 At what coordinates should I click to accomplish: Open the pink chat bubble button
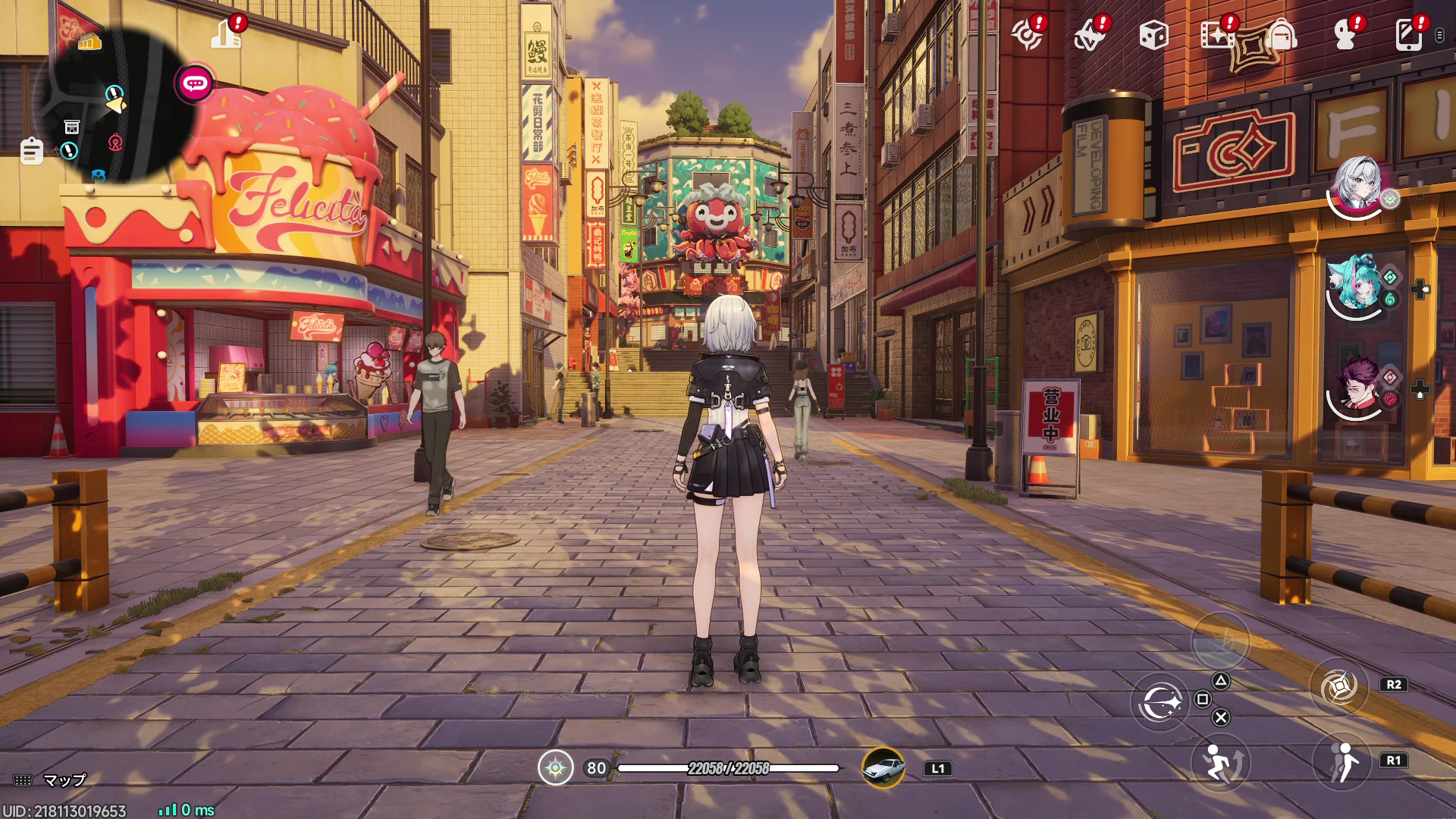(x=195, y=83)
